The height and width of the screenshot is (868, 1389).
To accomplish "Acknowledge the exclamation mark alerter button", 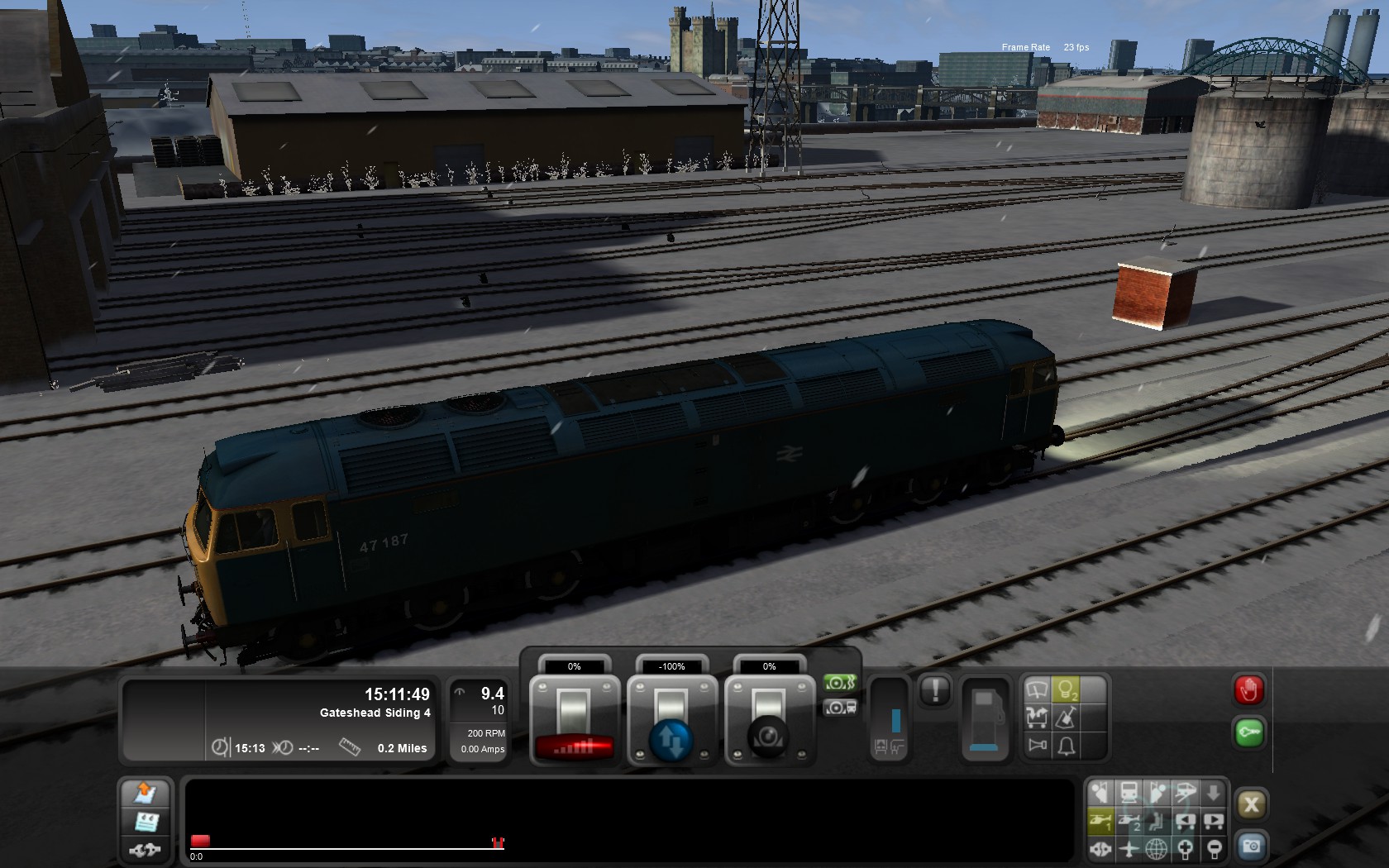I will [935, 690].
